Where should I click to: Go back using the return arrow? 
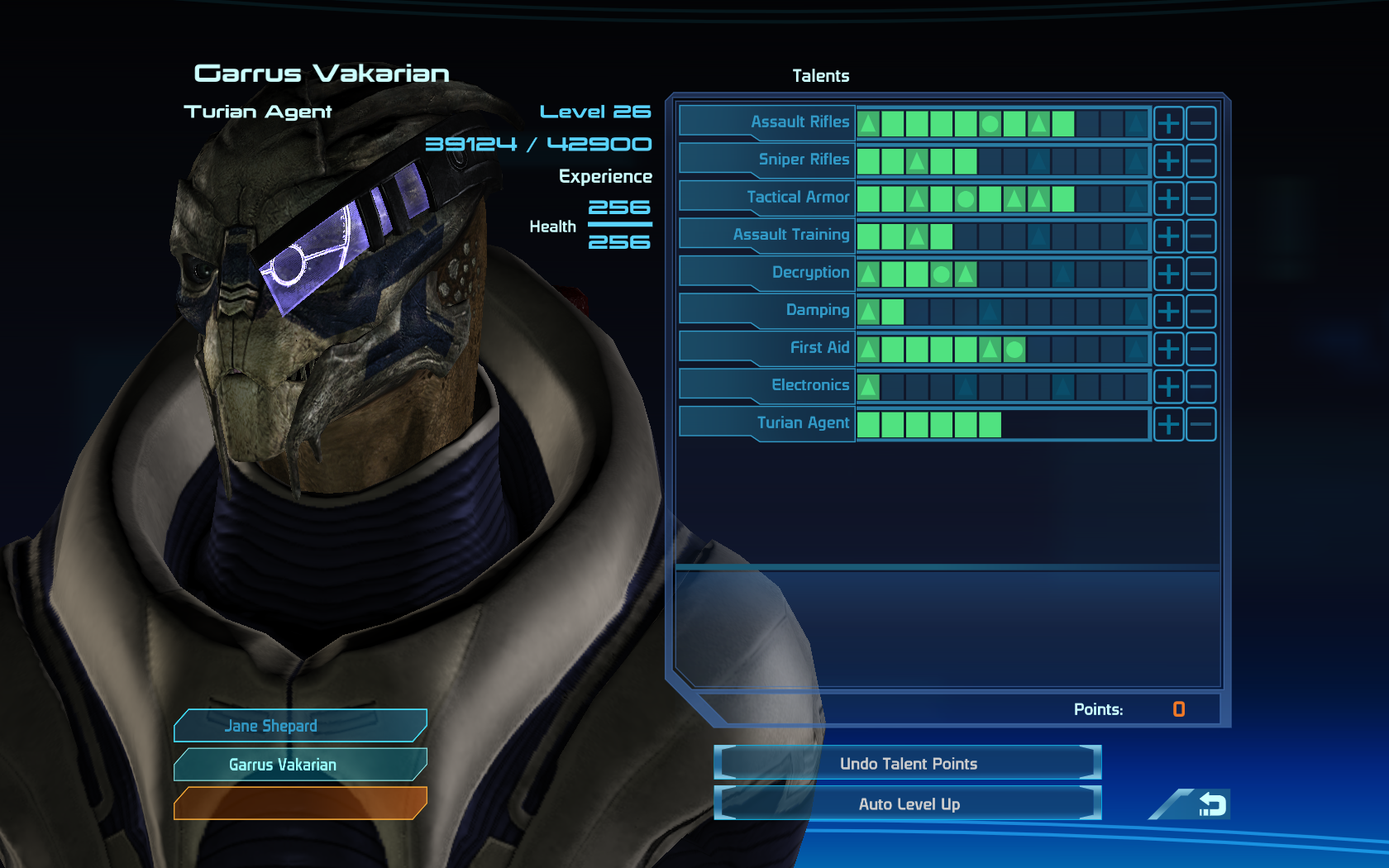1210,804
